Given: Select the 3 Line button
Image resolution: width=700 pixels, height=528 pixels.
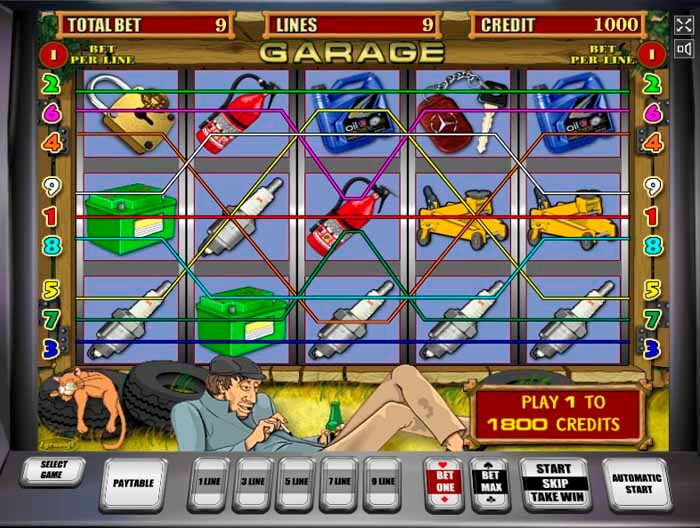Looking at the screenshot, I should (x=252, y=482).
